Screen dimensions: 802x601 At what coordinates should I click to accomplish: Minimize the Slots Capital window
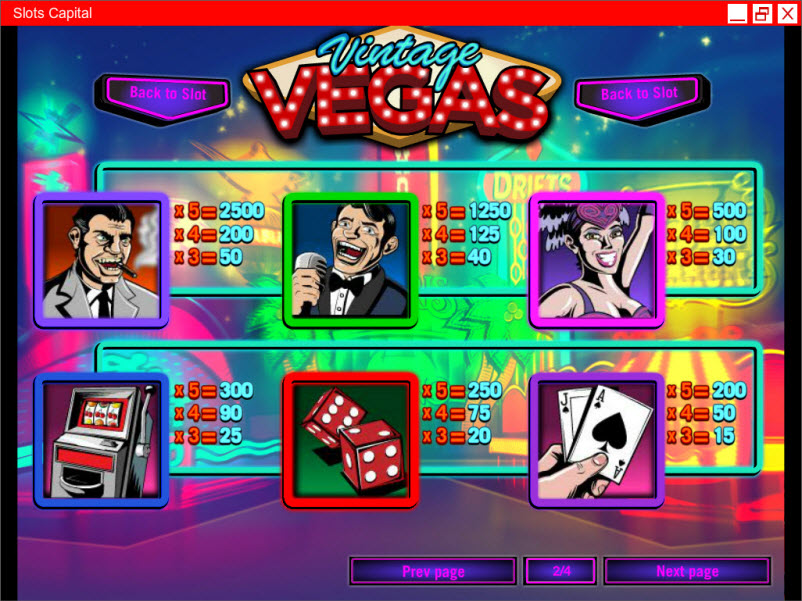coord(737,13)
